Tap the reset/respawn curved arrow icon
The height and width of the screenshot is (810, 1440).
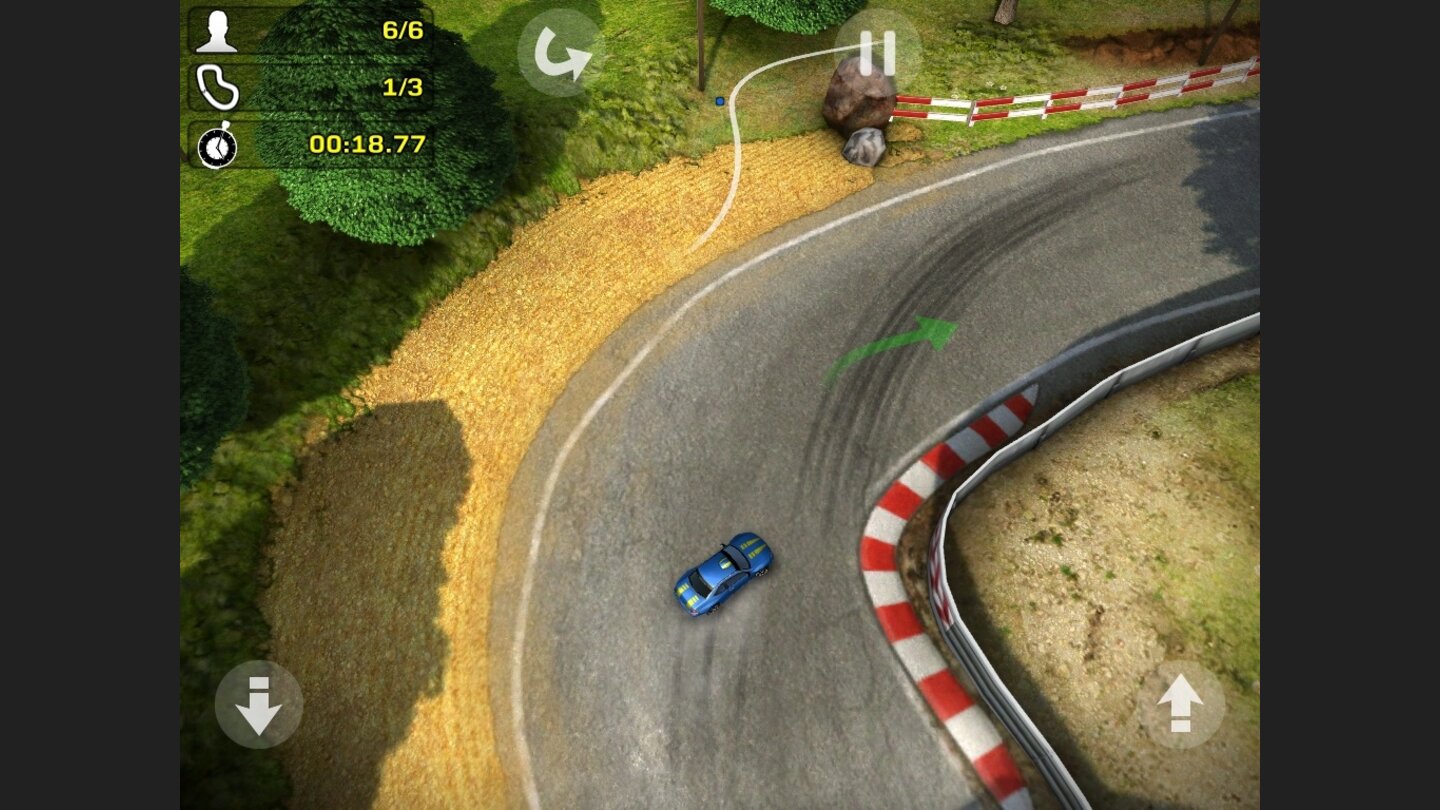(560, 55)
